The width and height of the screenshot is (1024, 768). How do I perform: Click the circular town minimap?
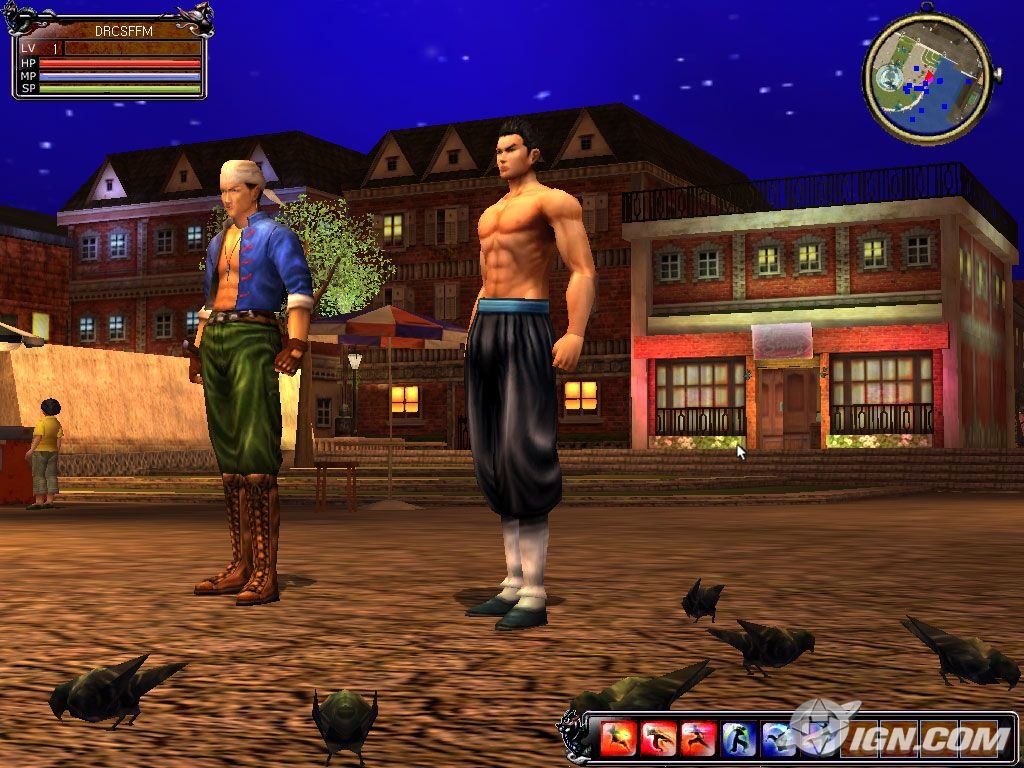(925, 78)
